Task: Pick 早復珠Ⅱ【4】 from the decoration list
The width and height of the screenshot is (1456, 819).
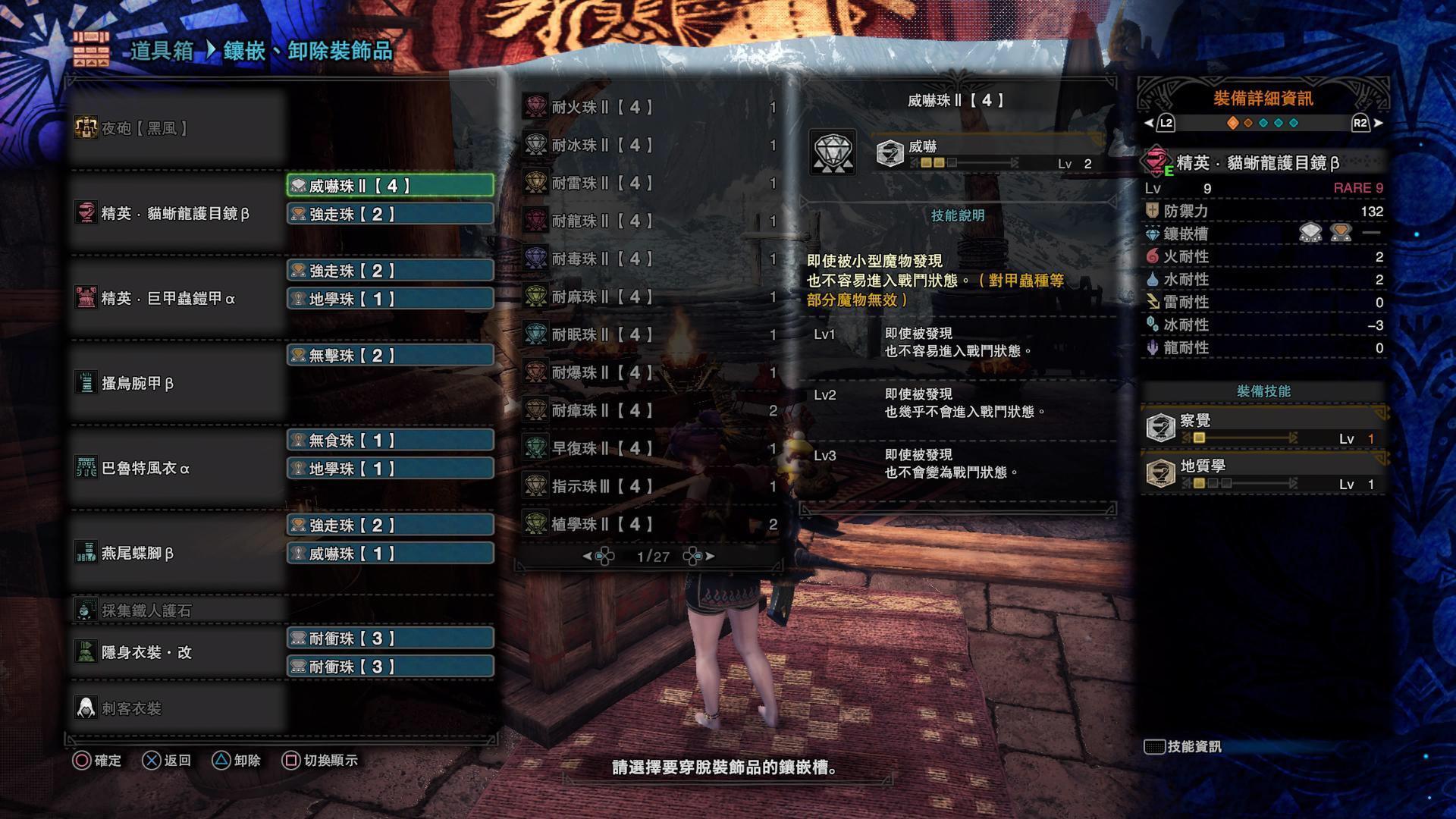Action: 649,448
